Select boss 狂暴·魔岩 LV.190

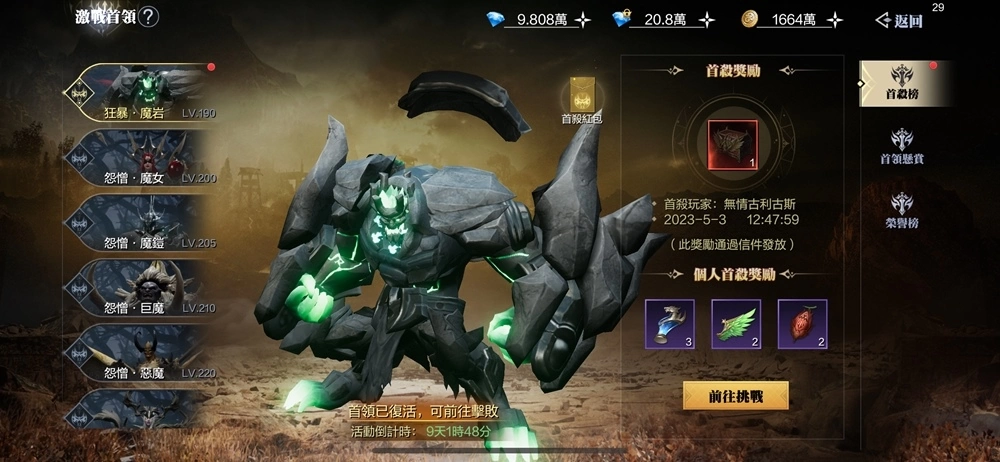[x=140, y=92]
